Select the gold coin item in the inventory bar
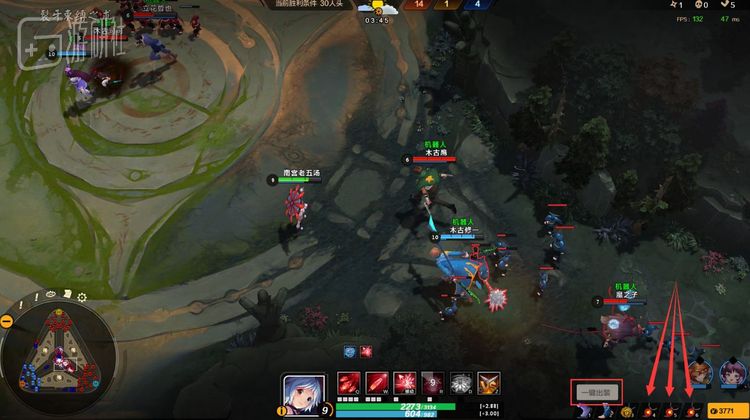Screen dimensions: 750x420 (x=625, y=411)
